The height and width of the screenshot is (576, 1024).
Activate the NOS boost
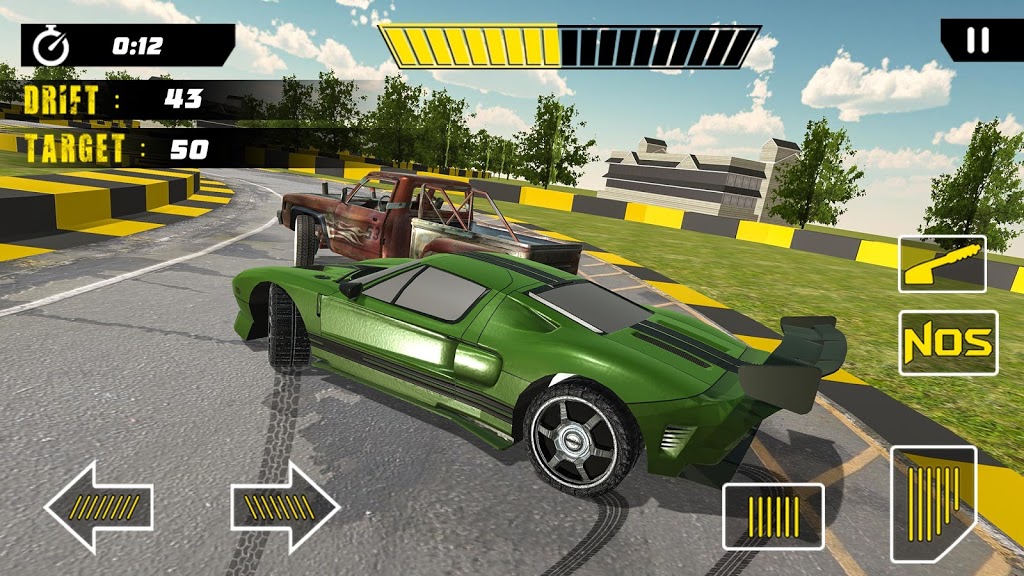coord(948,343)
